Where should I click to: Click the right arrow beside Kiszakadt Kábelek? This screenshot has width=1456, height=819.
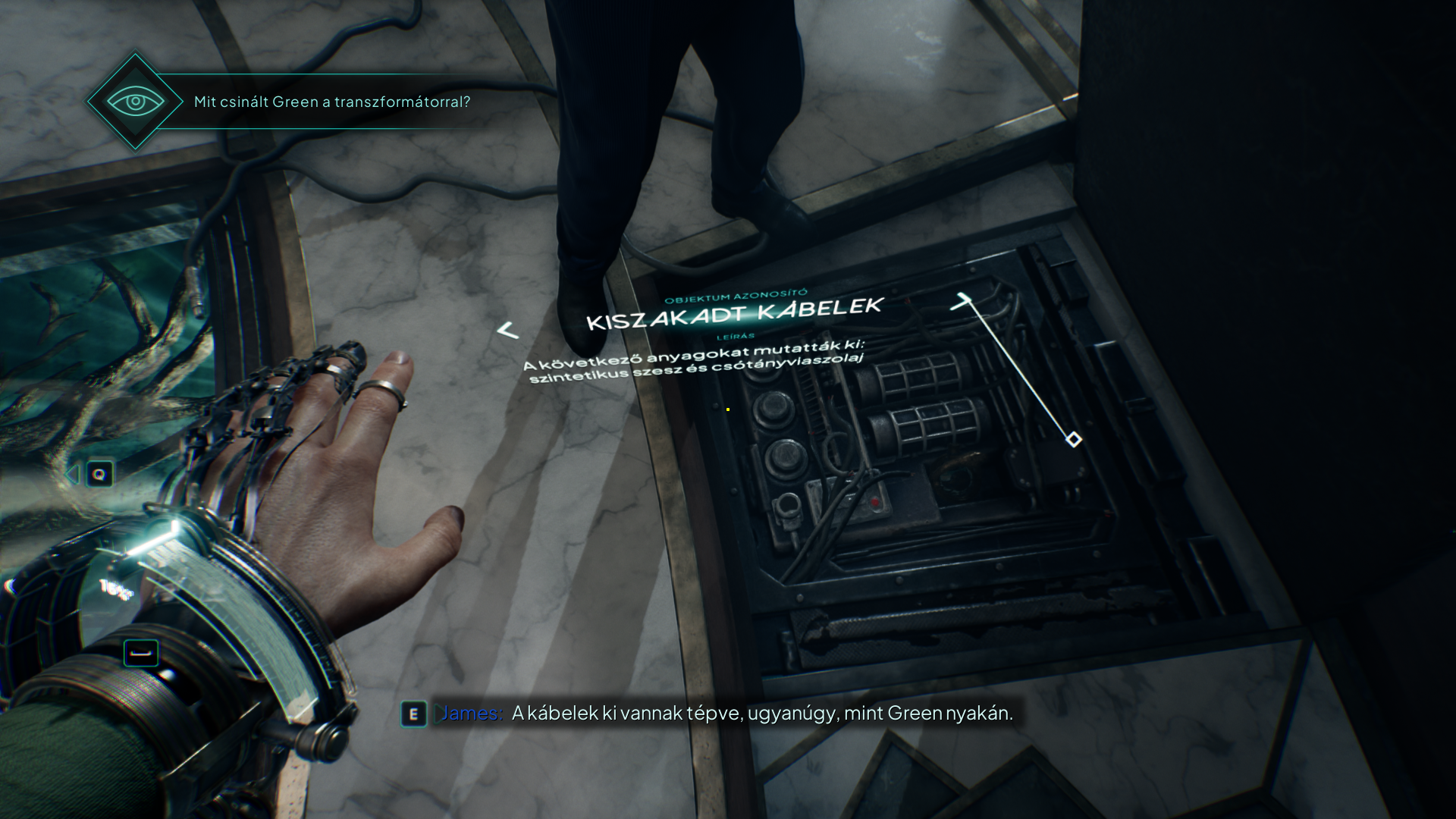tap(961, 303)
